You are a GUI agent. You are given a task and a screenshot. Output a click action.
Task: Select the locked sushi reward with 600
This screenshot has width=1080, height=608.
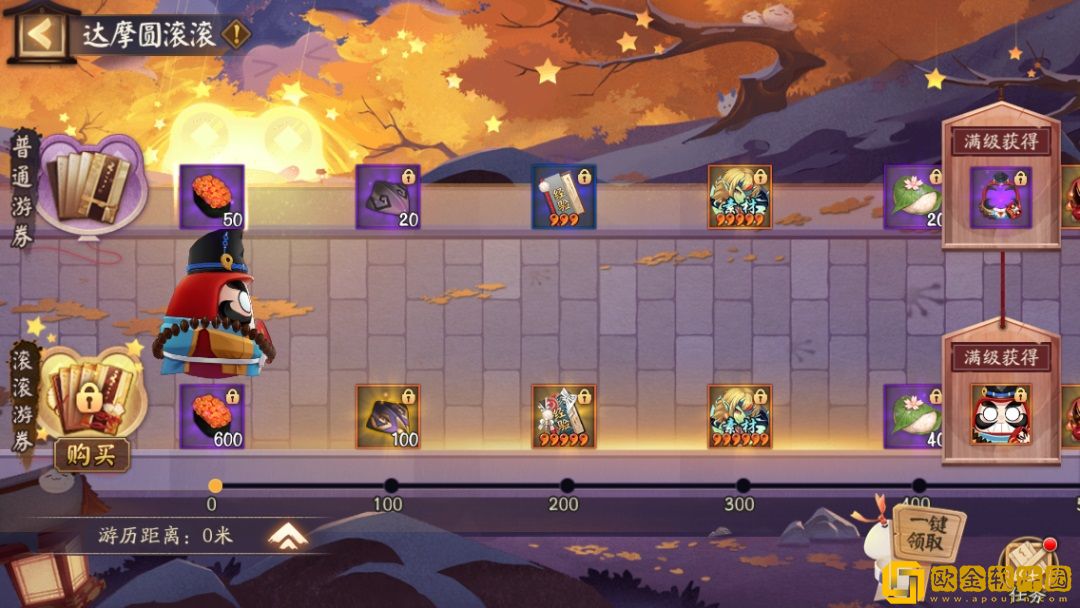point(212,416)
